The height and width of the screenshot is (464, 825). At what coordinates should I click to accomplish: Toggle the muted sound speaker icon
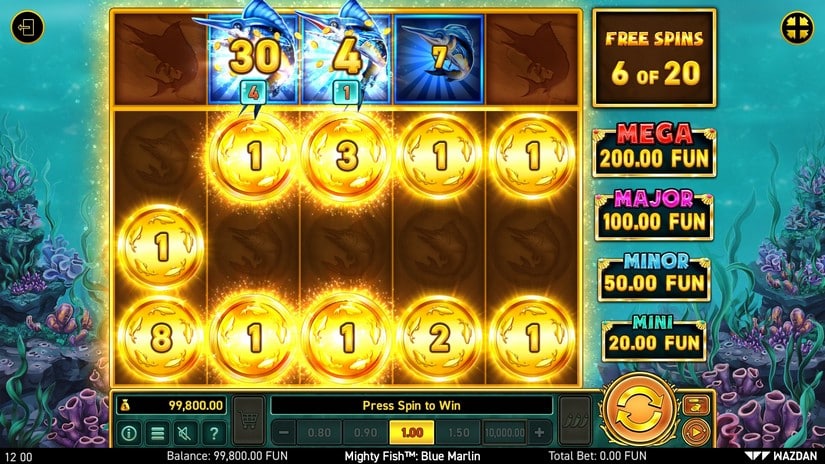pos(185,433)
